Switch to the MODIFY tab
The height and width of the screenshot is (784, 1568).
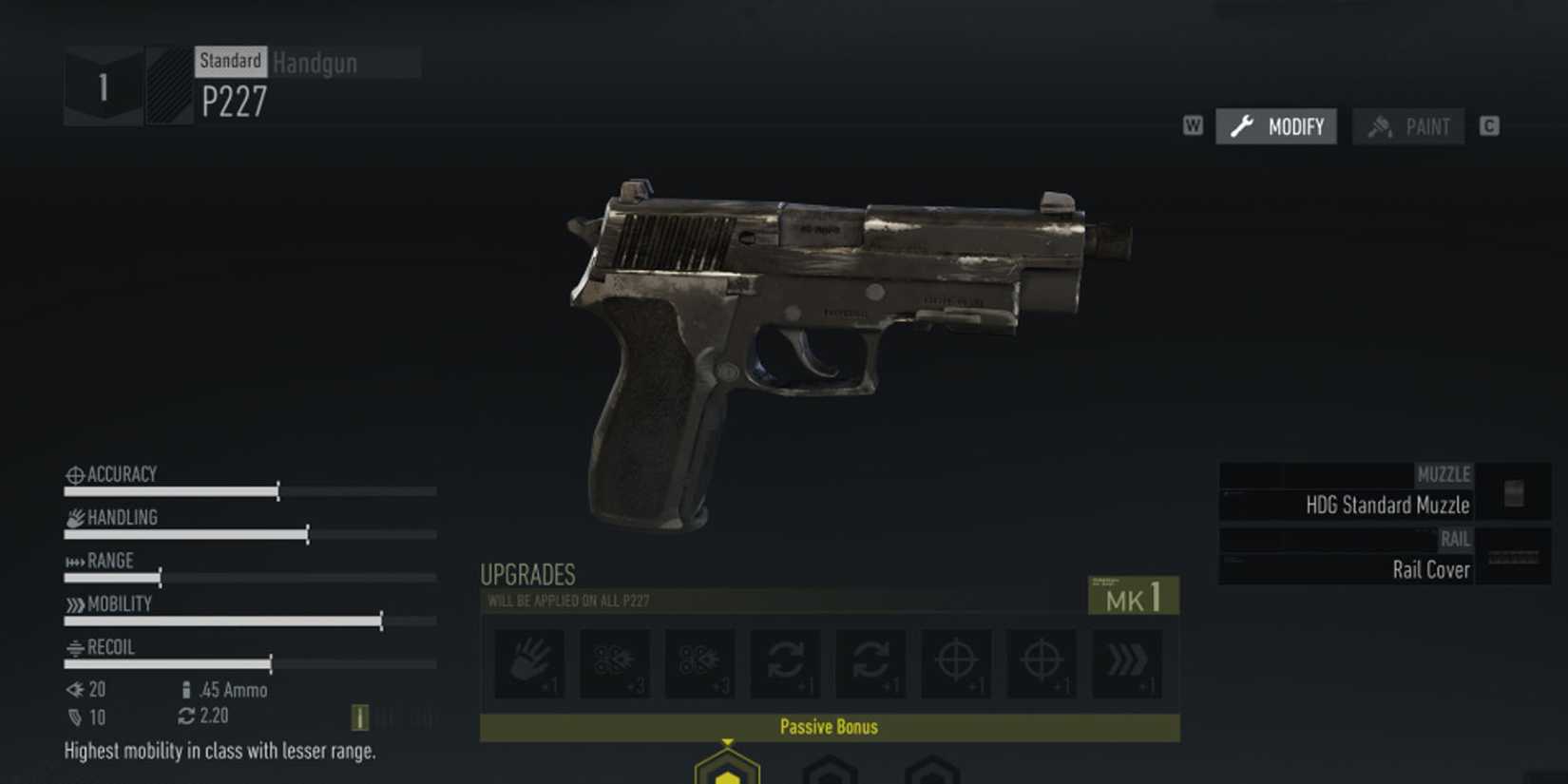coord(1275,125)
